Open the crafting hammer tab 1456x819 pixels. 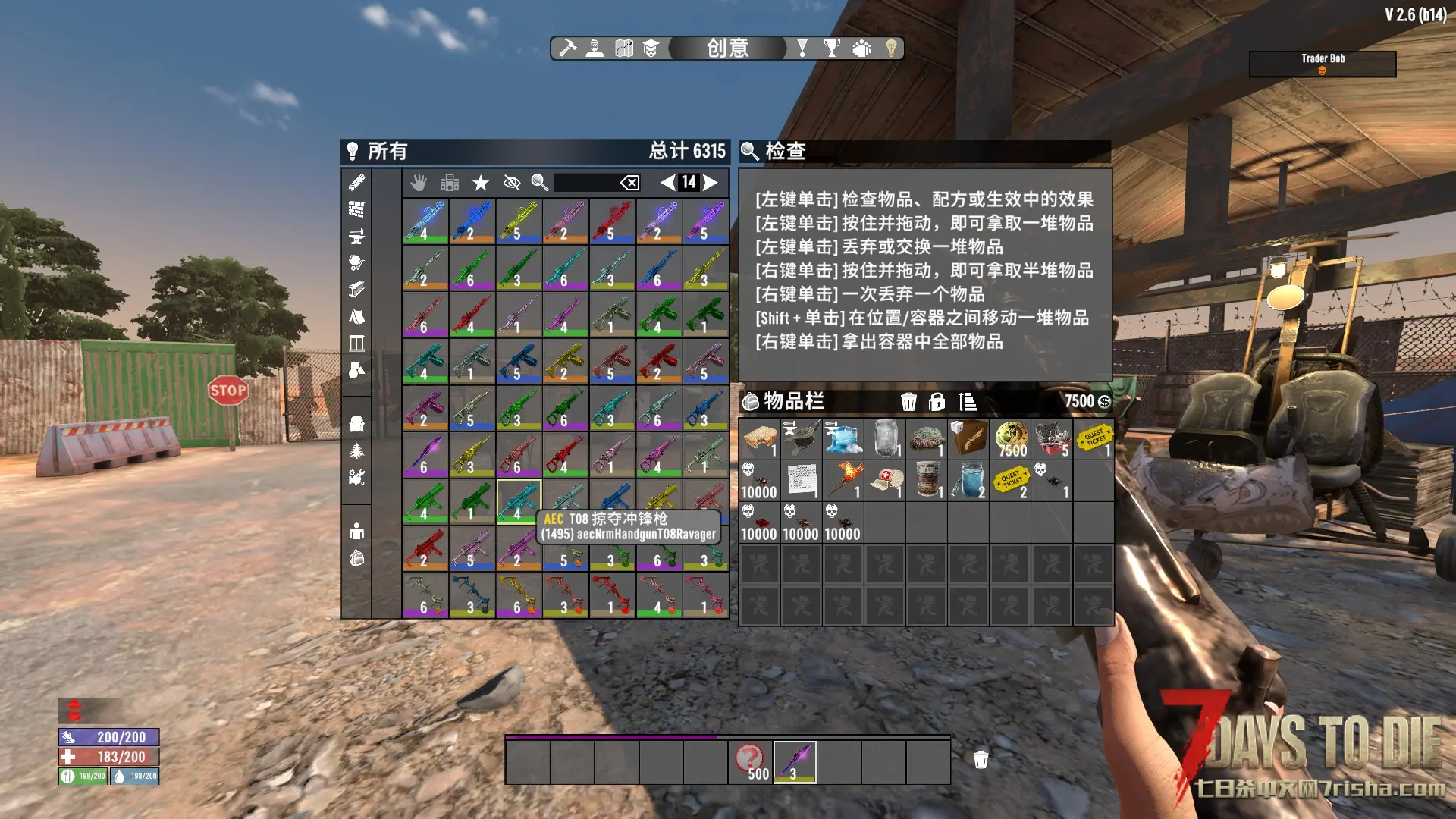[567, 49]
